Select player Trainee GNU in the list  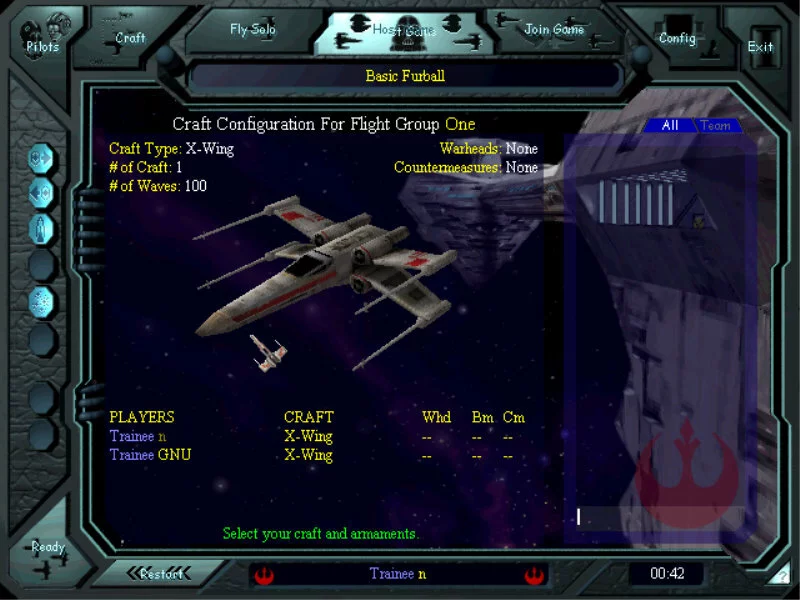click(150, 455)
